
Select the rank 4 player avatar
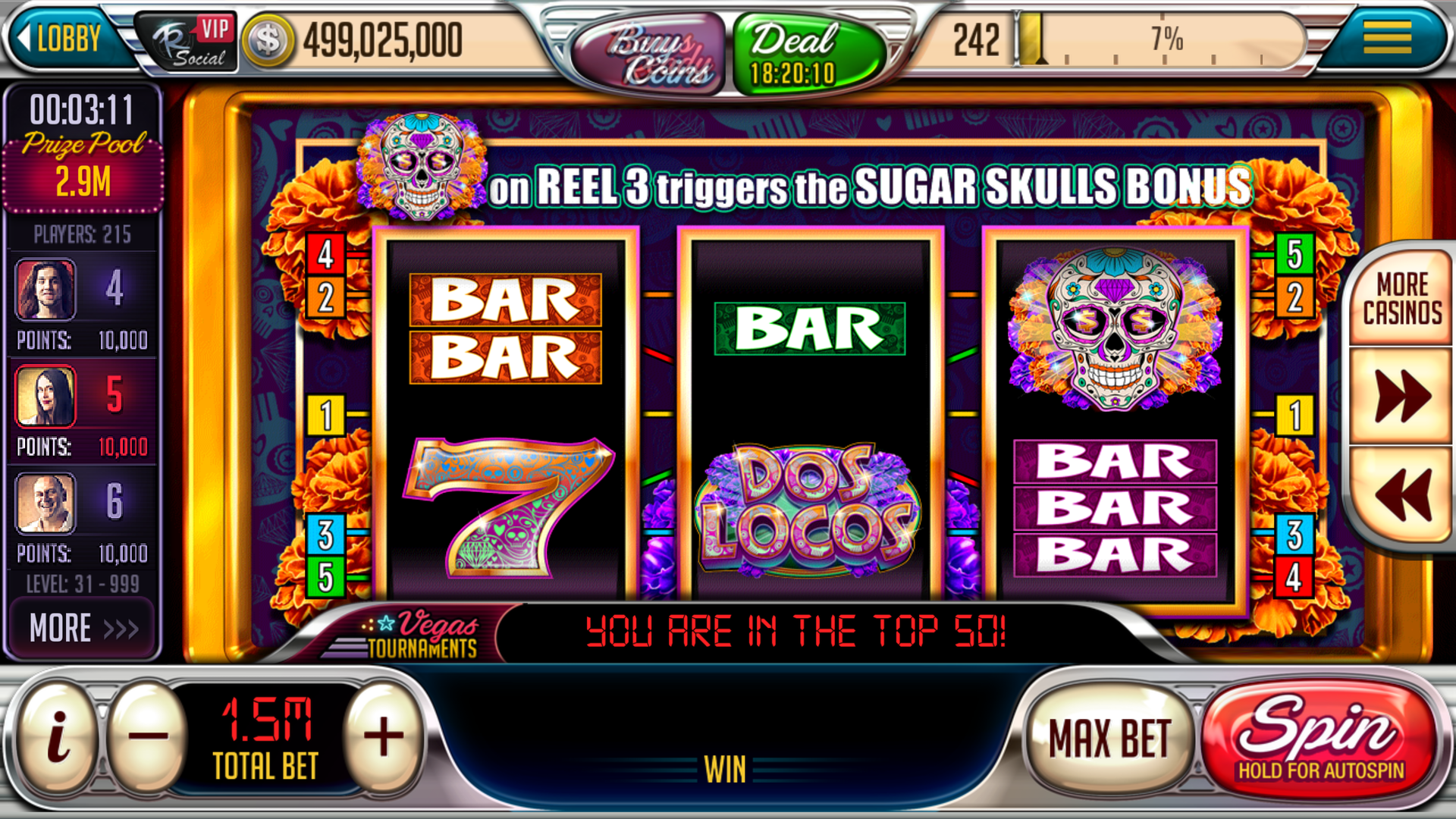(46, 290)
